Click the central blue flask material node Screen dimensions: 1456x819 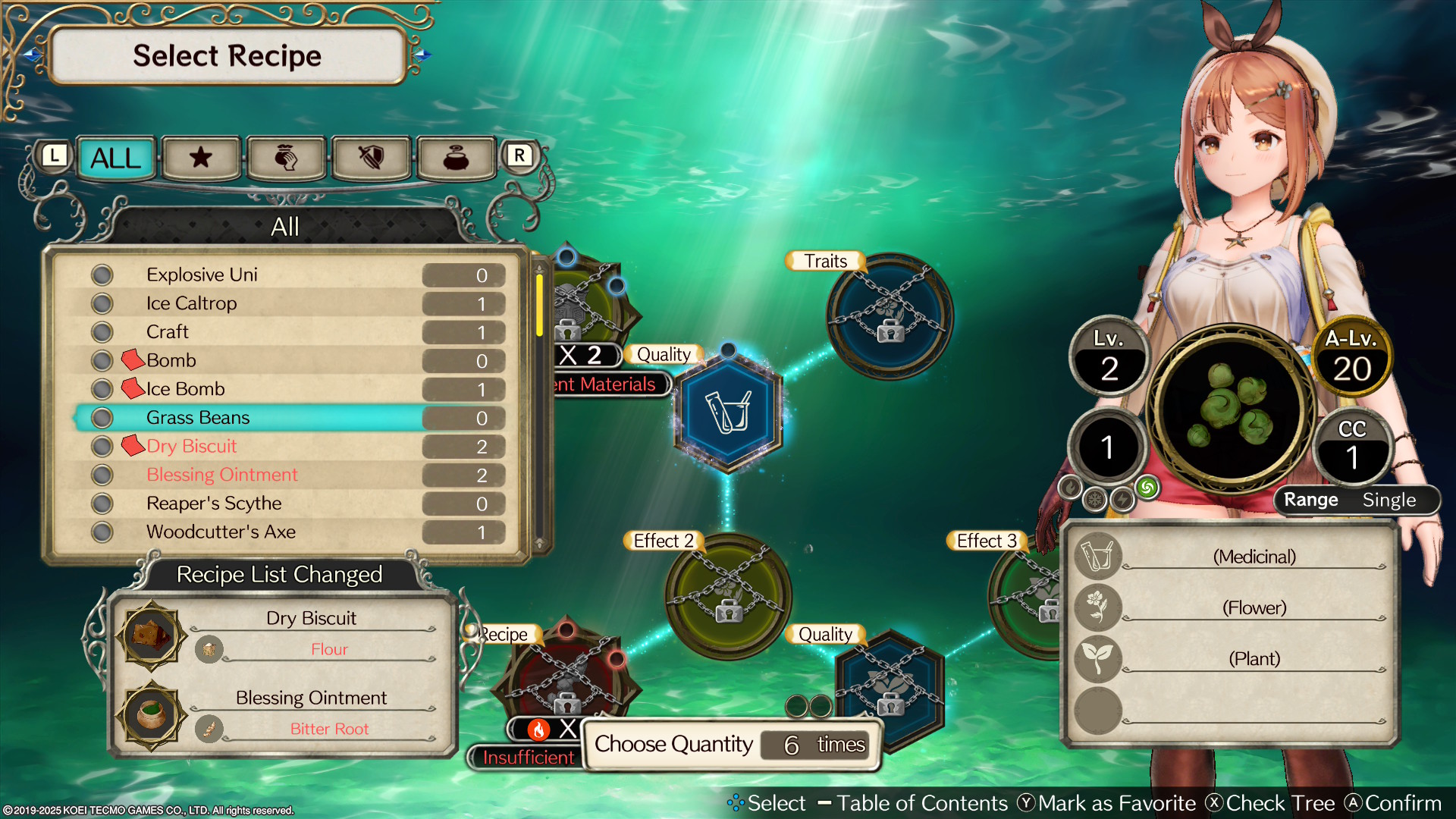[728, 411]
